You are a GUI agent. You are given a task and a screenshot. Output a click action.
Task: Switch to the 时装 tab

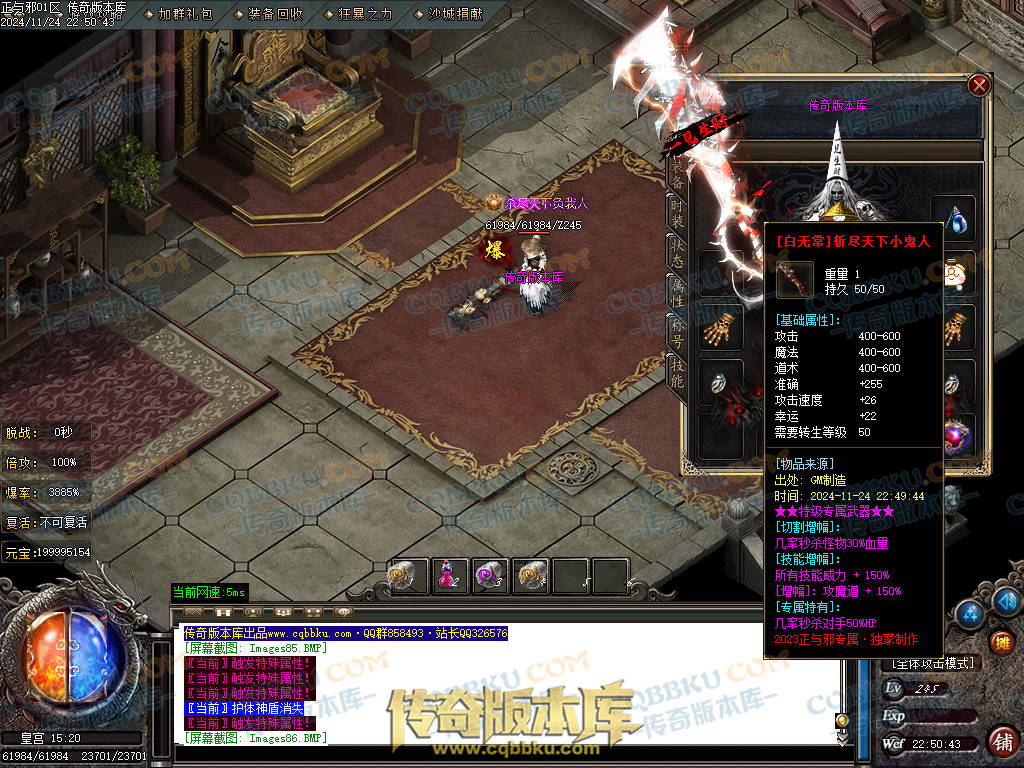[676, 213]
